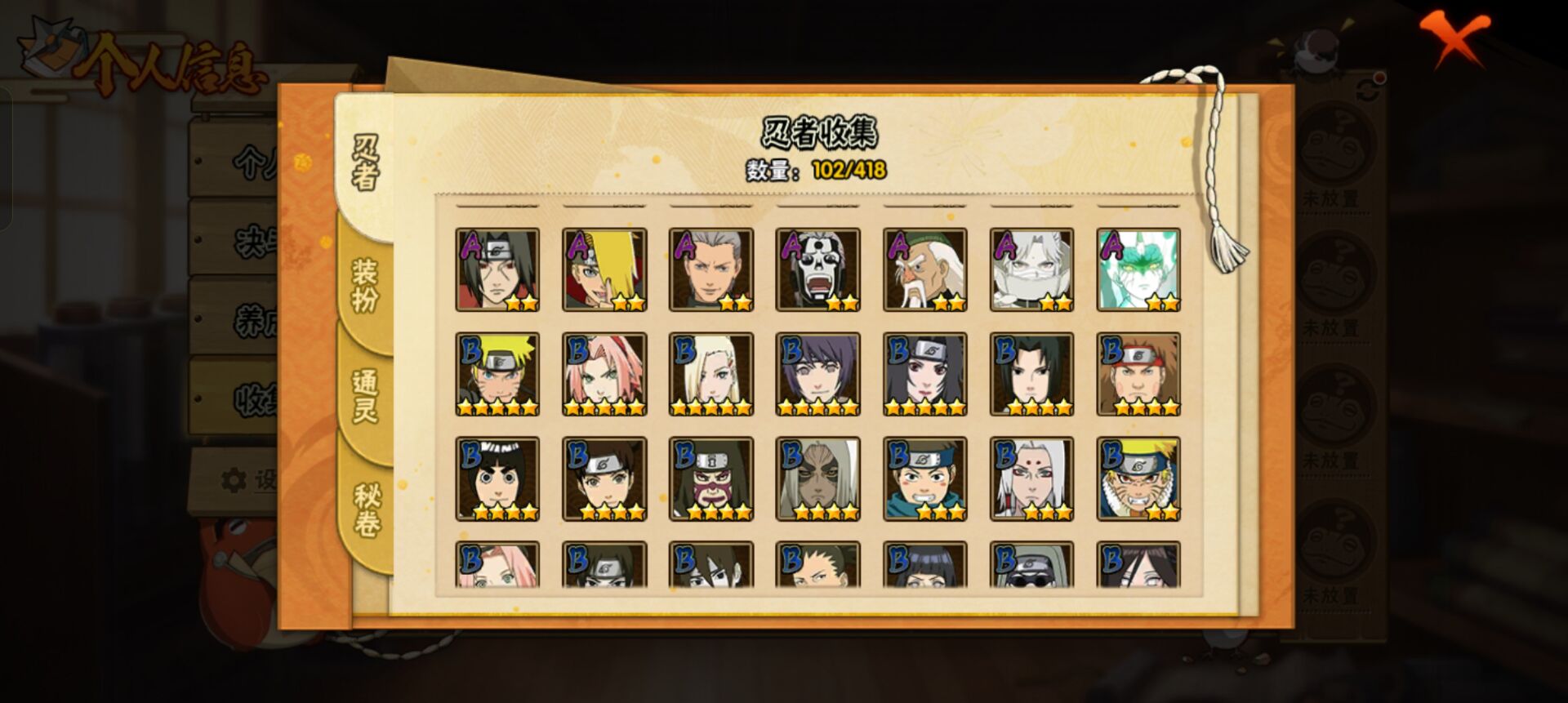Click the refresh arrows icon
This screenshot has height=703, width=1568.
tap(1368, 90)
